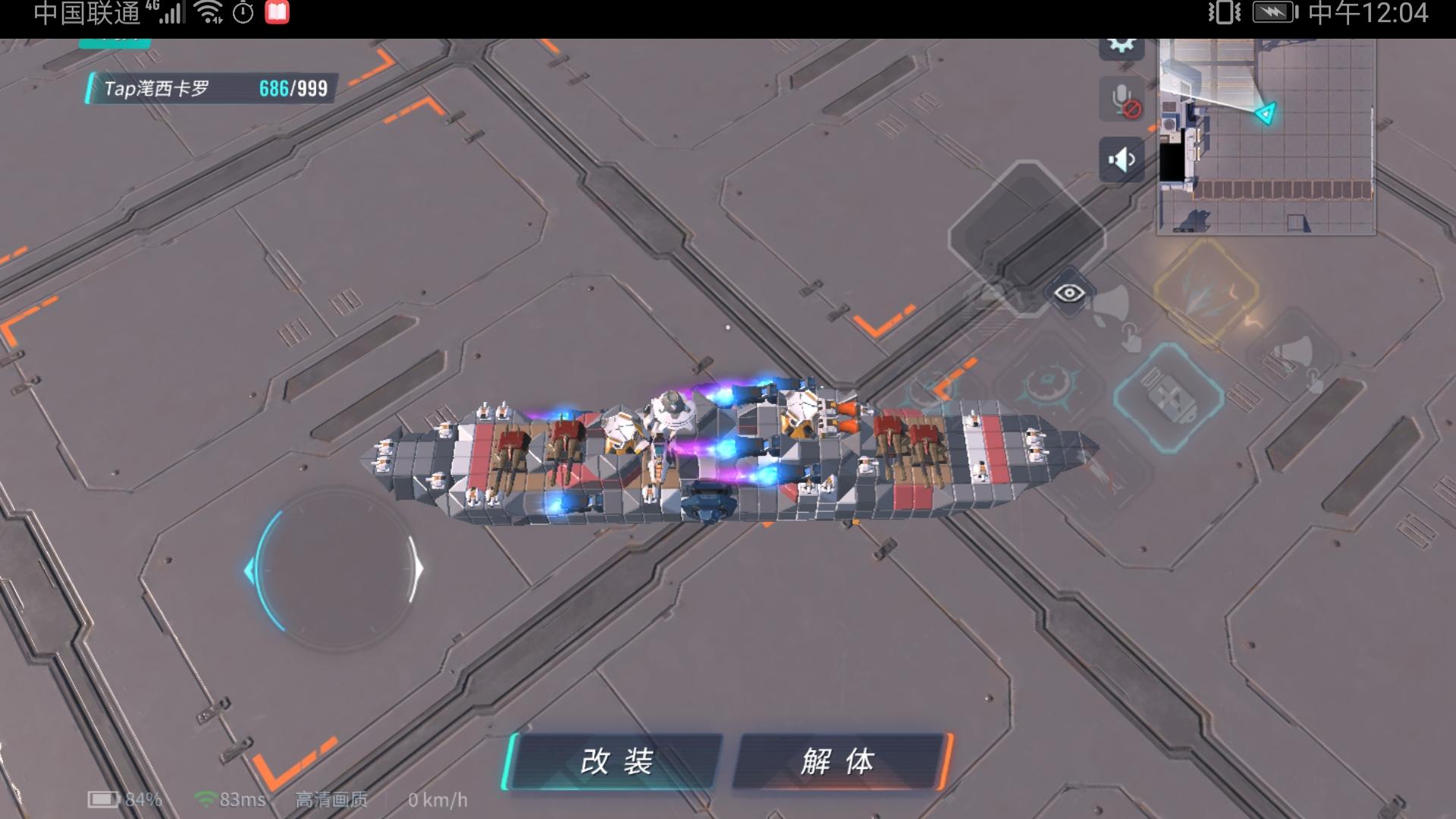Image resolution: width=1456 pixels, height=819 pixels.
Task: Open the 高清画质 quality setting
Action: (x=331, y=800)
